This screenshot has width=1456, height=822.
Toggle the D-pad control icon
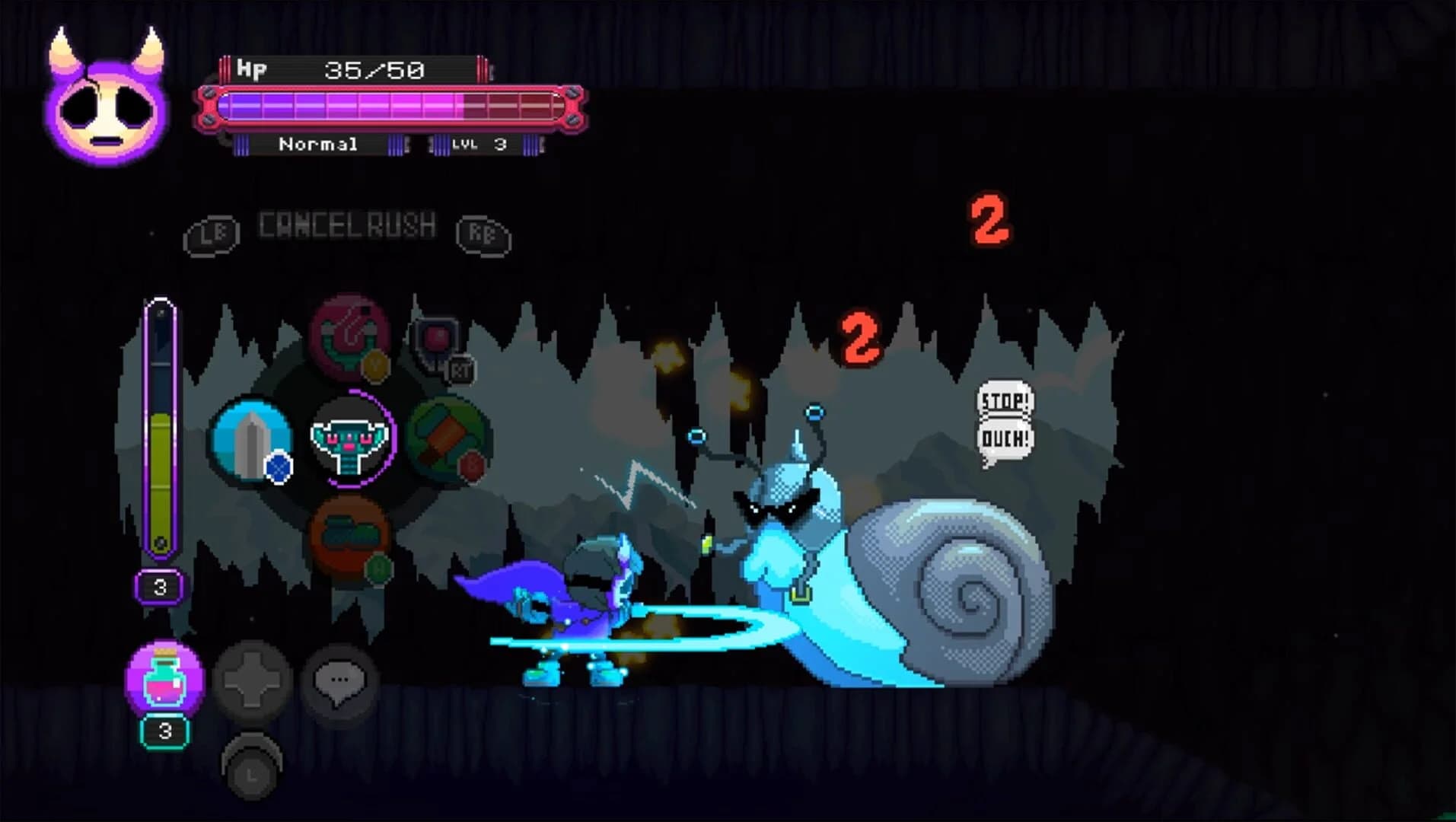click(x=254, y=681)
